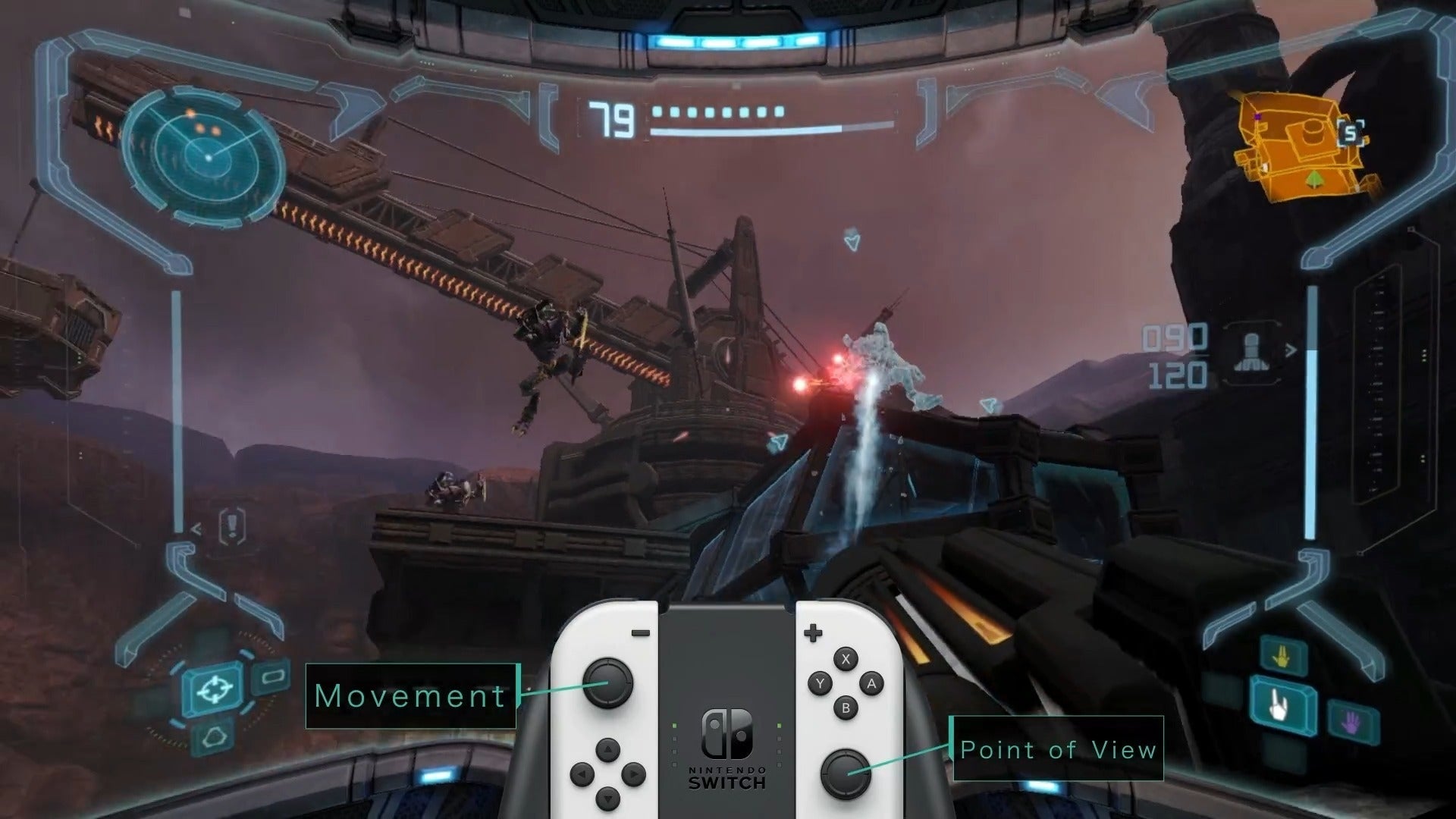Select the combat visor crosshair icon
The width and height of the screenshot is (1456, 819).
click(x=215, y=689)
